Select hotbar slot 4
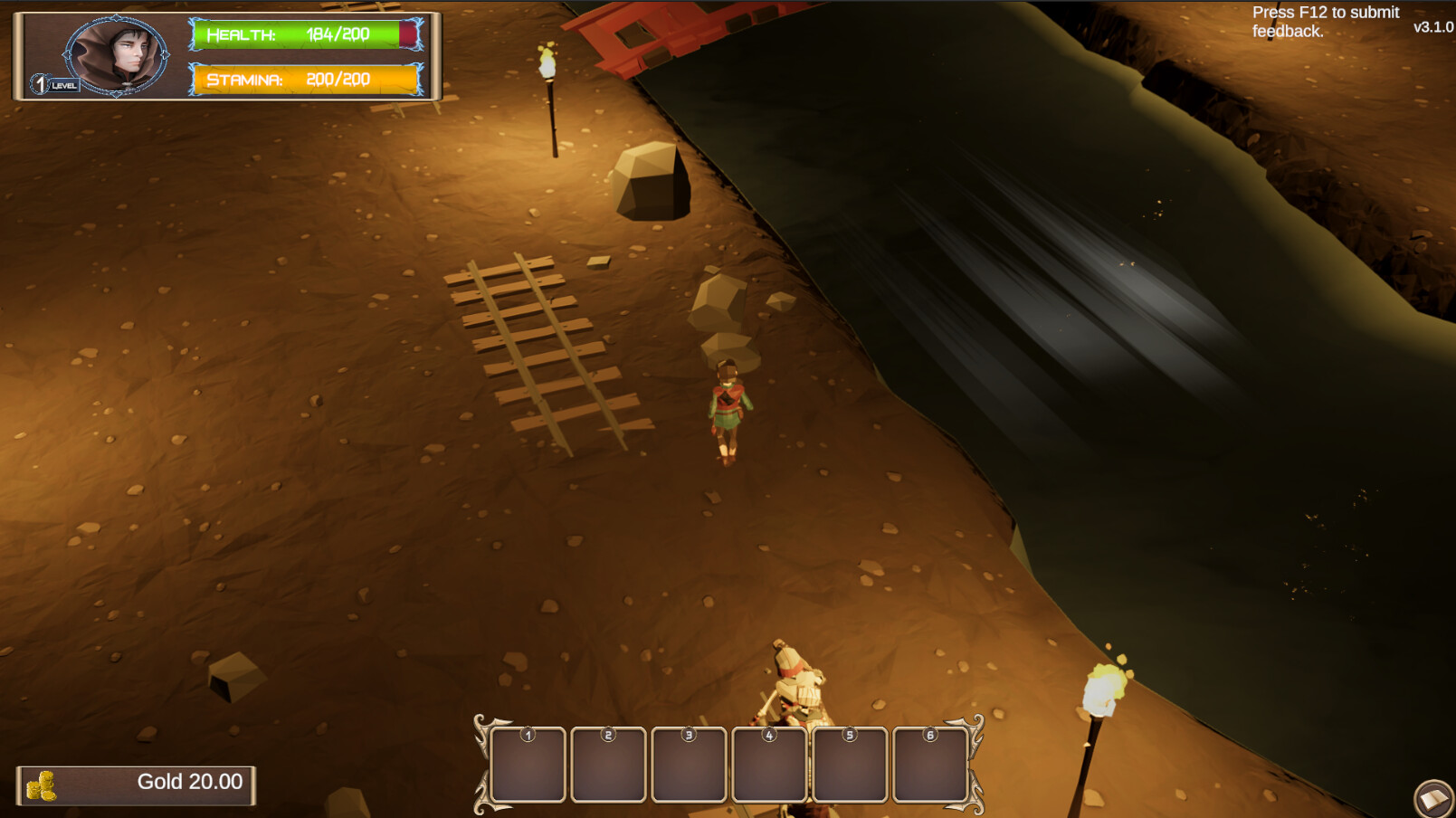1456x818 pixels. tap(768, 765)
